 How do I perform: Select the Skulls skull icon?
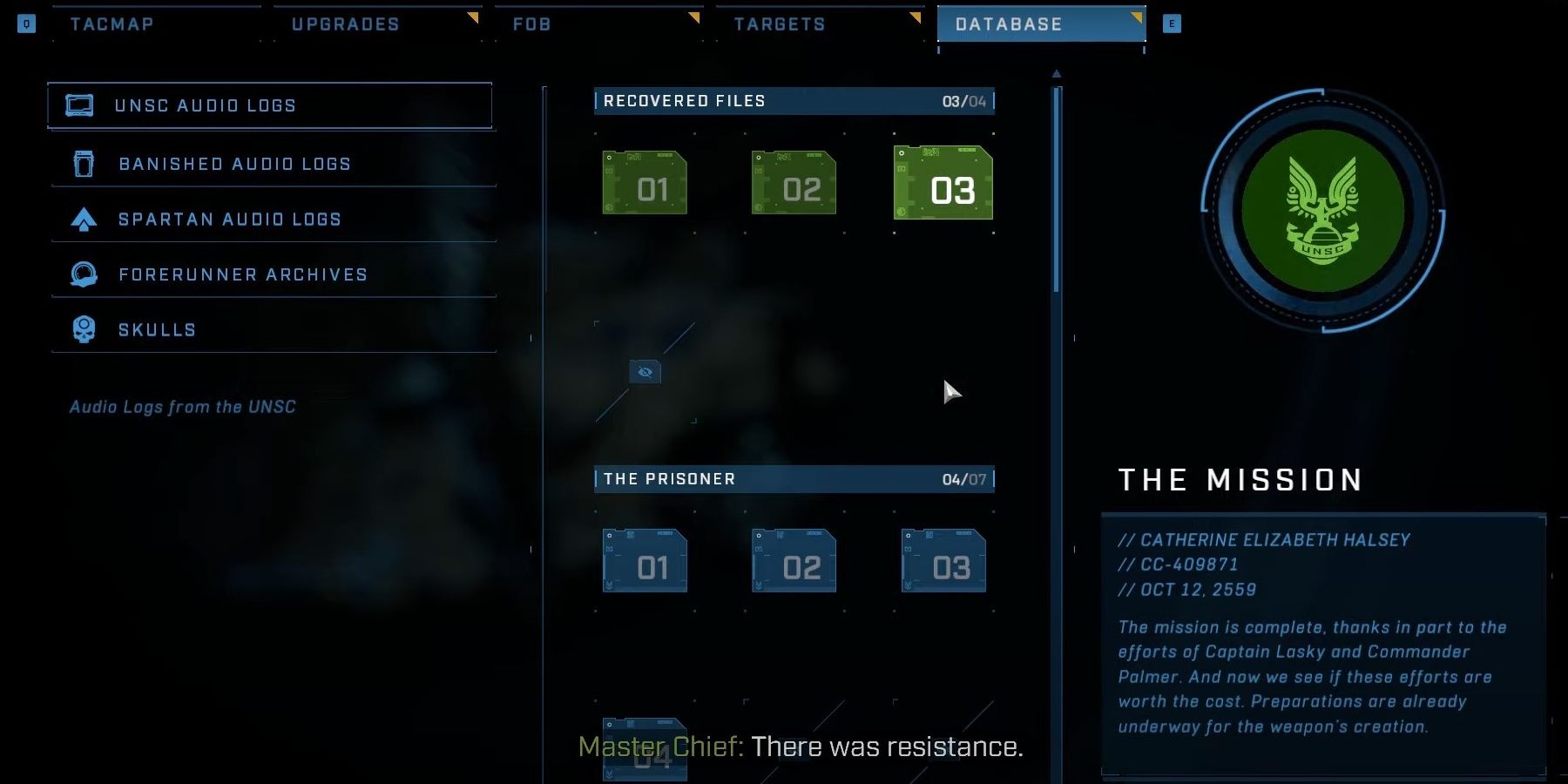click(x=83, y=328)
